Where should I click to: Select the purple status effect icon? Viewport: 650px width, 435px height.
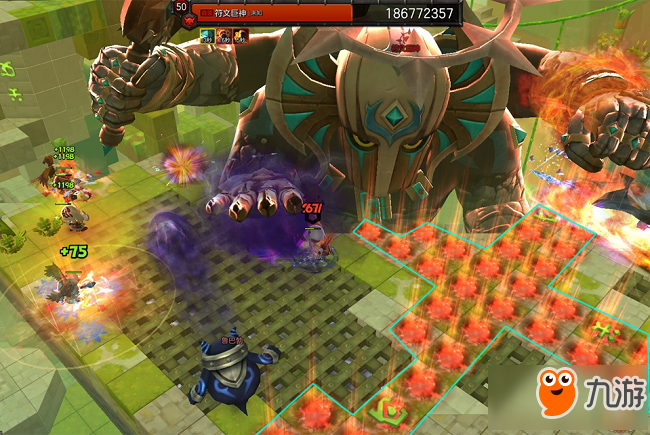pyautogui.click(x=224, y=36)
